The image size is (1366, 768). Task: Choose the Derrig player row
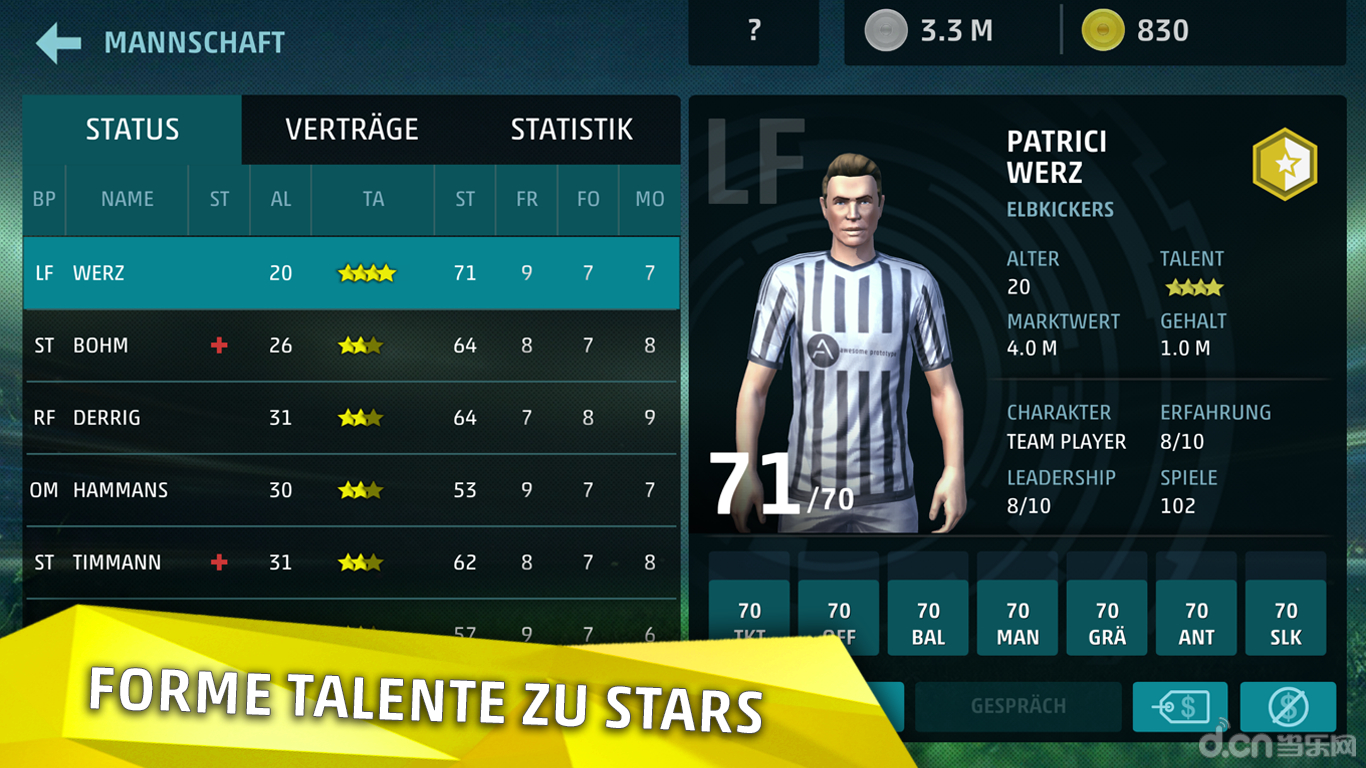[x=350, y=418]
